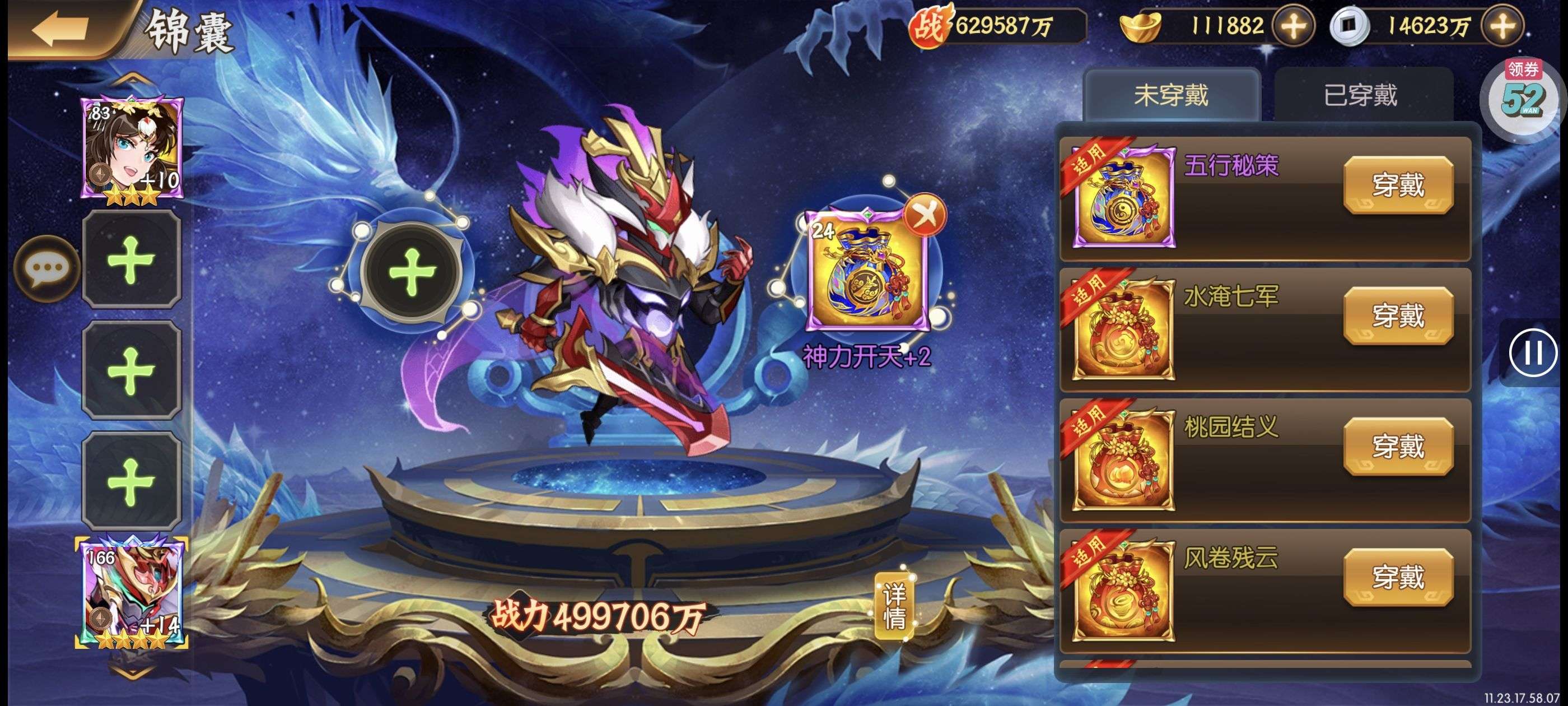Wear the 桃园结义 pouch
This screenshot has width=1568, height=706.
pyautogui.click(x=1398, y=447)
